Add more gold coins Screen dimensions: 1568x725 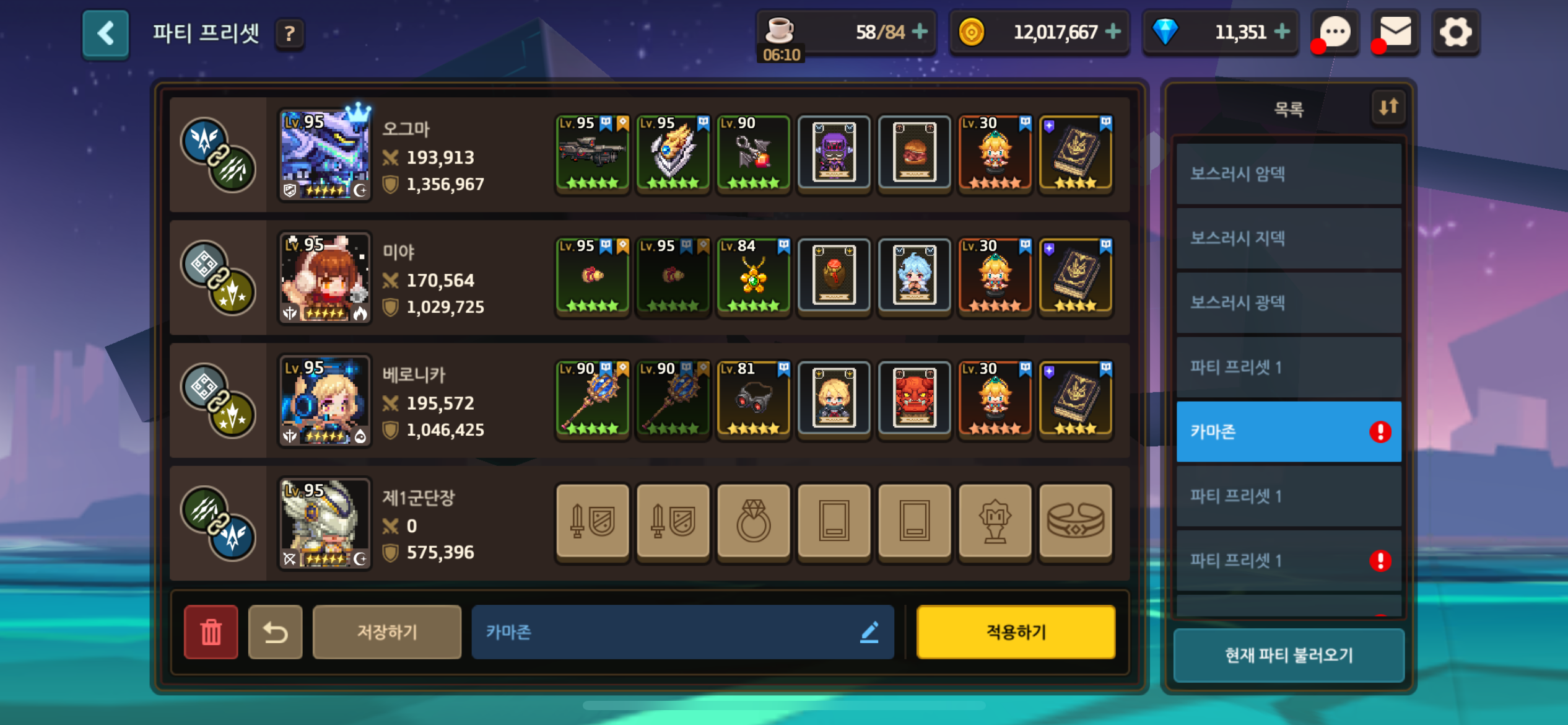(1113, 32)
